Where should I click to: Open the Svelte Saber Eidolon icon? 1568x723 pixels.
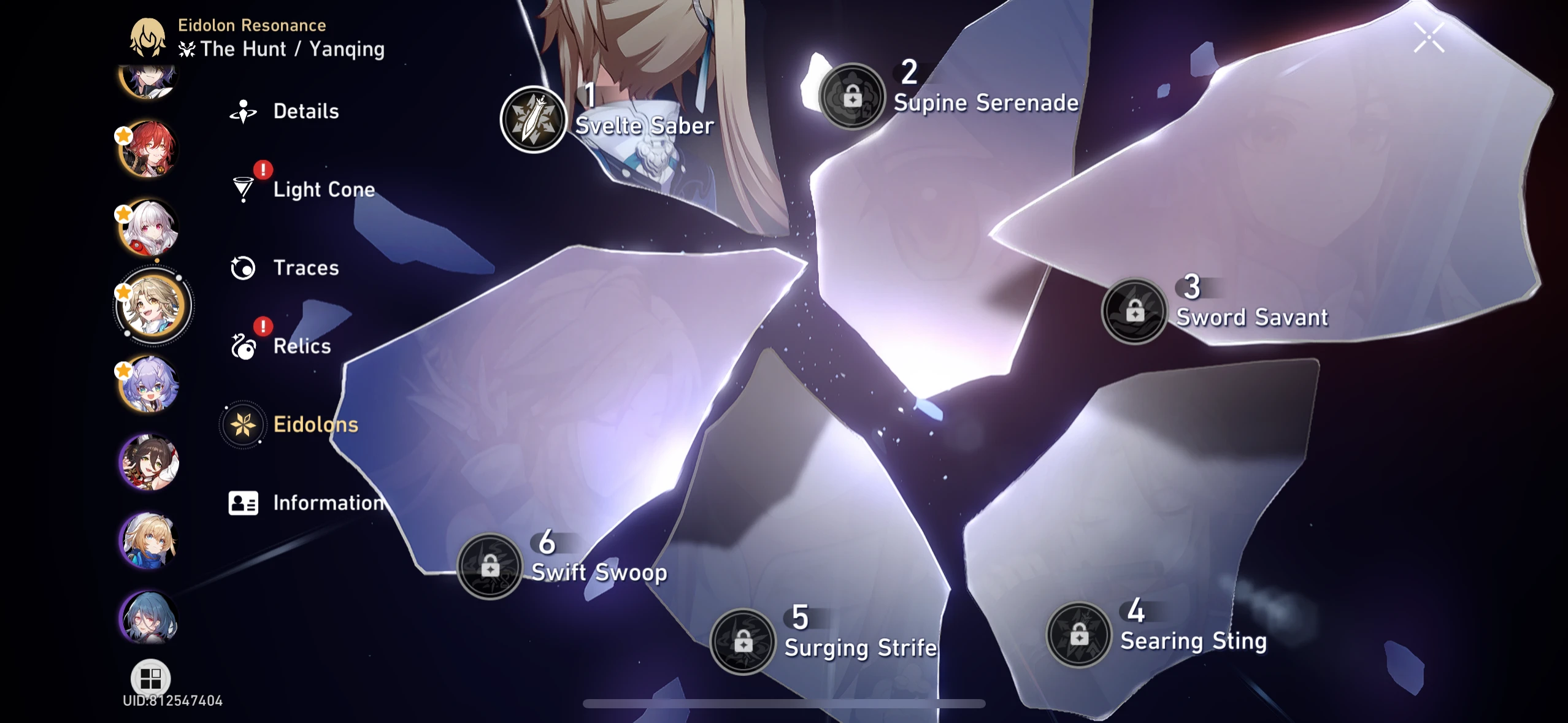[537, 118]
